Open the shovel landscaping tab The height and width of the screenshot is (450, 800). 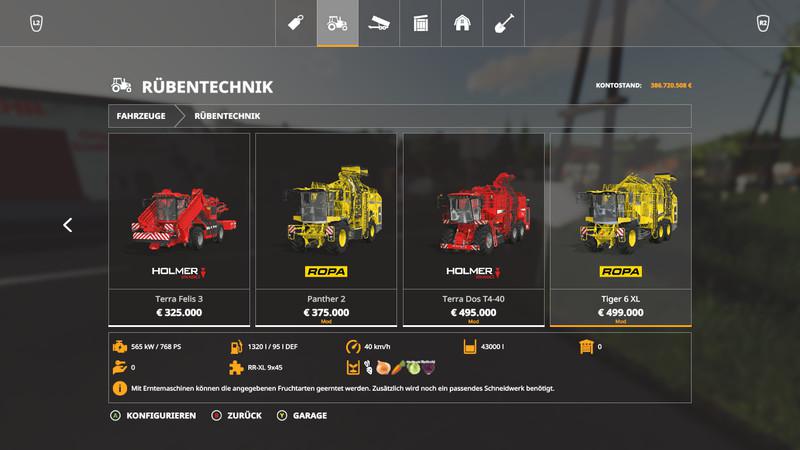pos(504,23)
